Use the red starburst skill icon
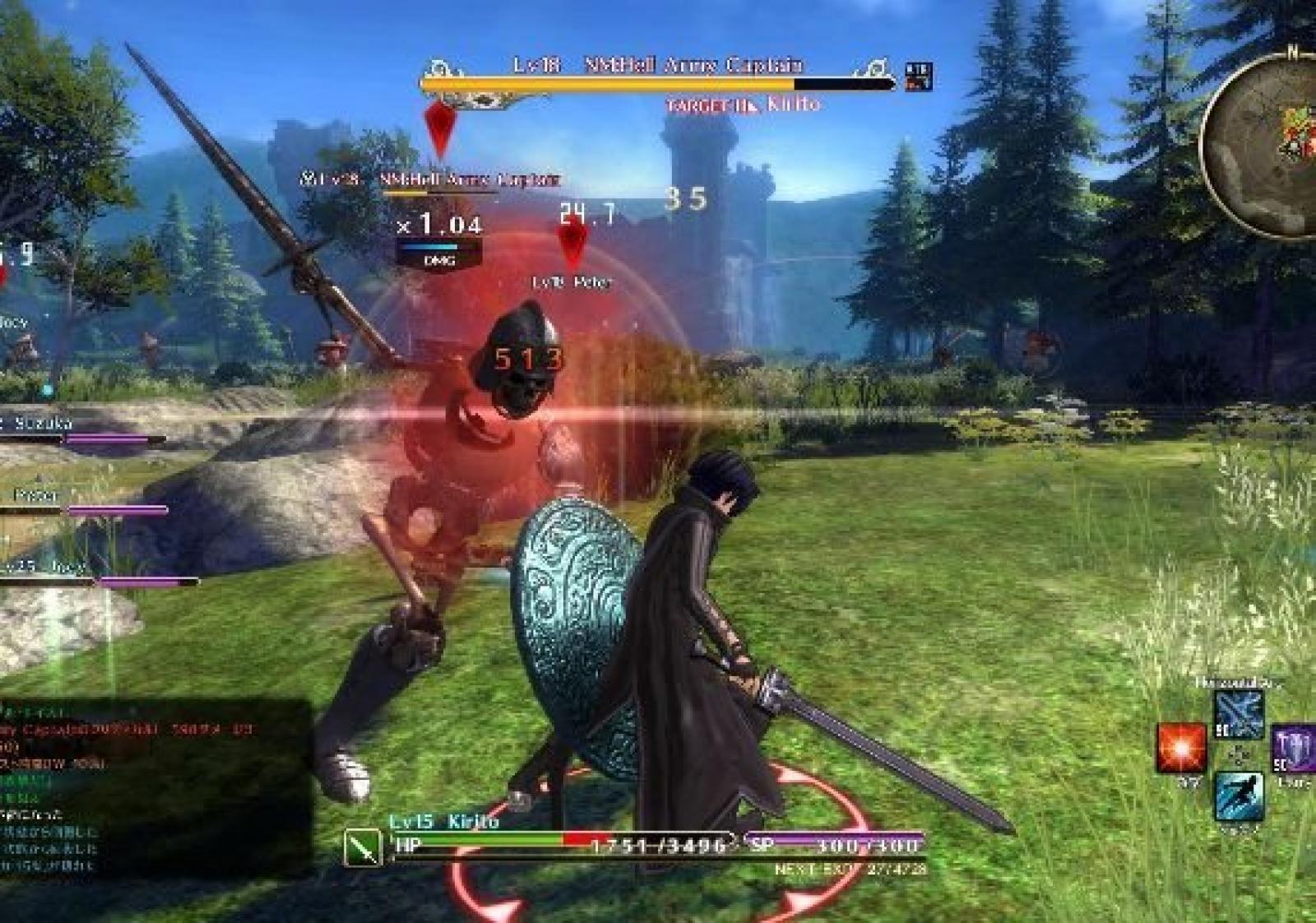This screenshot has height=923, width=1316. click(1180, 748)
